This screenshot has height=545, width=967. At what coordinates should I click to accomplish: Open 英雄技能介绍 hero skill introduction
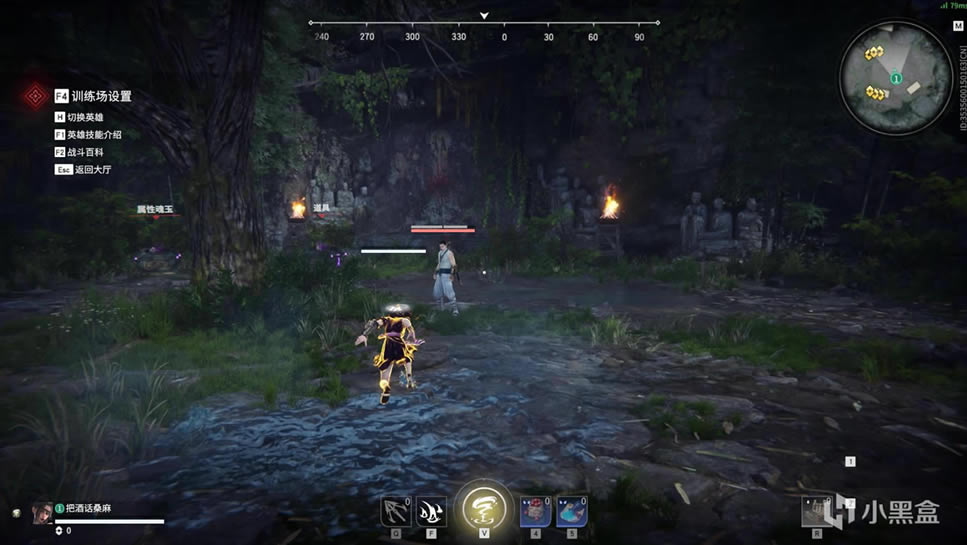pyautogui.click(x=94, y=135)
